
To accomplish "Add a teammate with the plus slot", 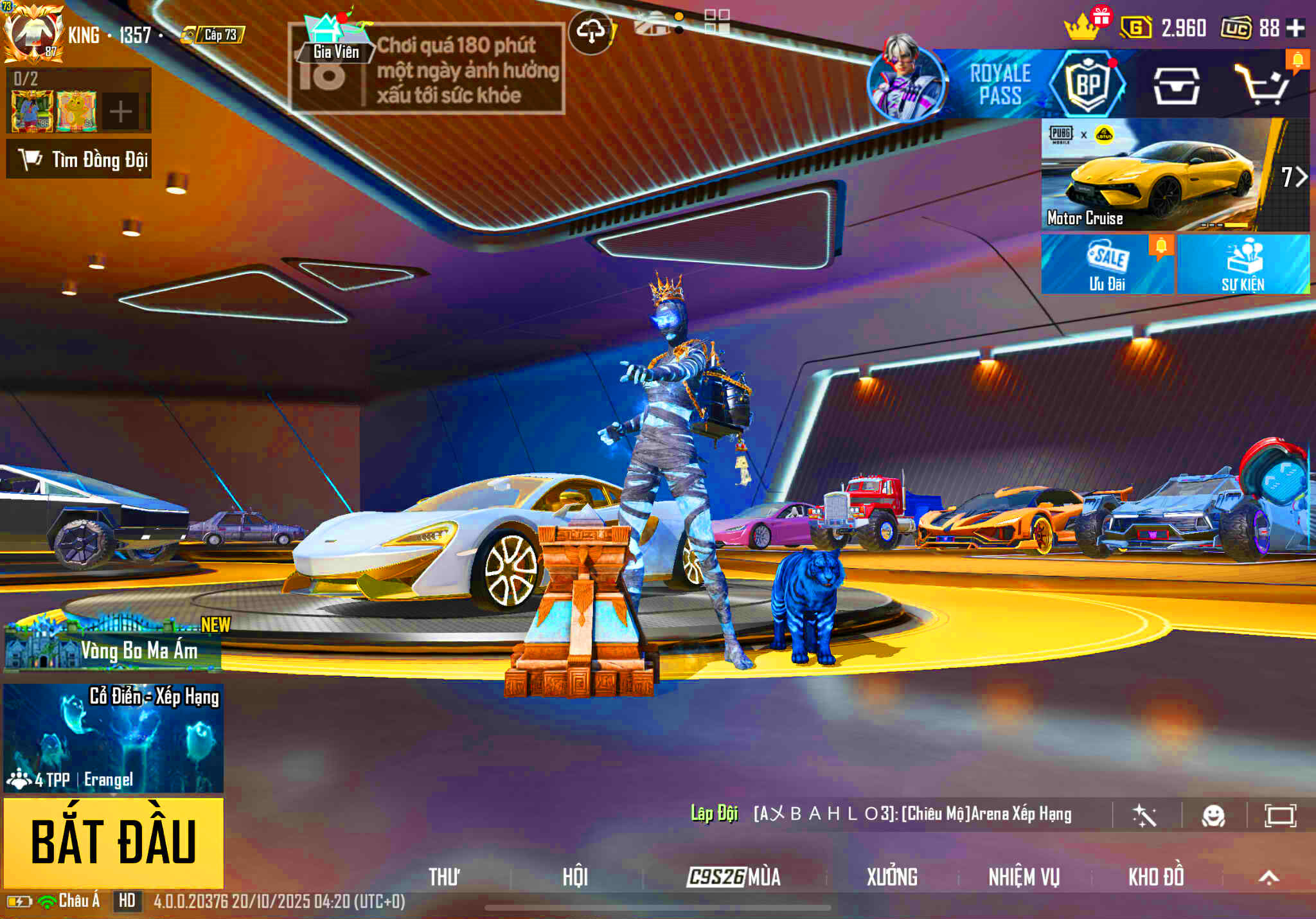I will click(120, 112).
